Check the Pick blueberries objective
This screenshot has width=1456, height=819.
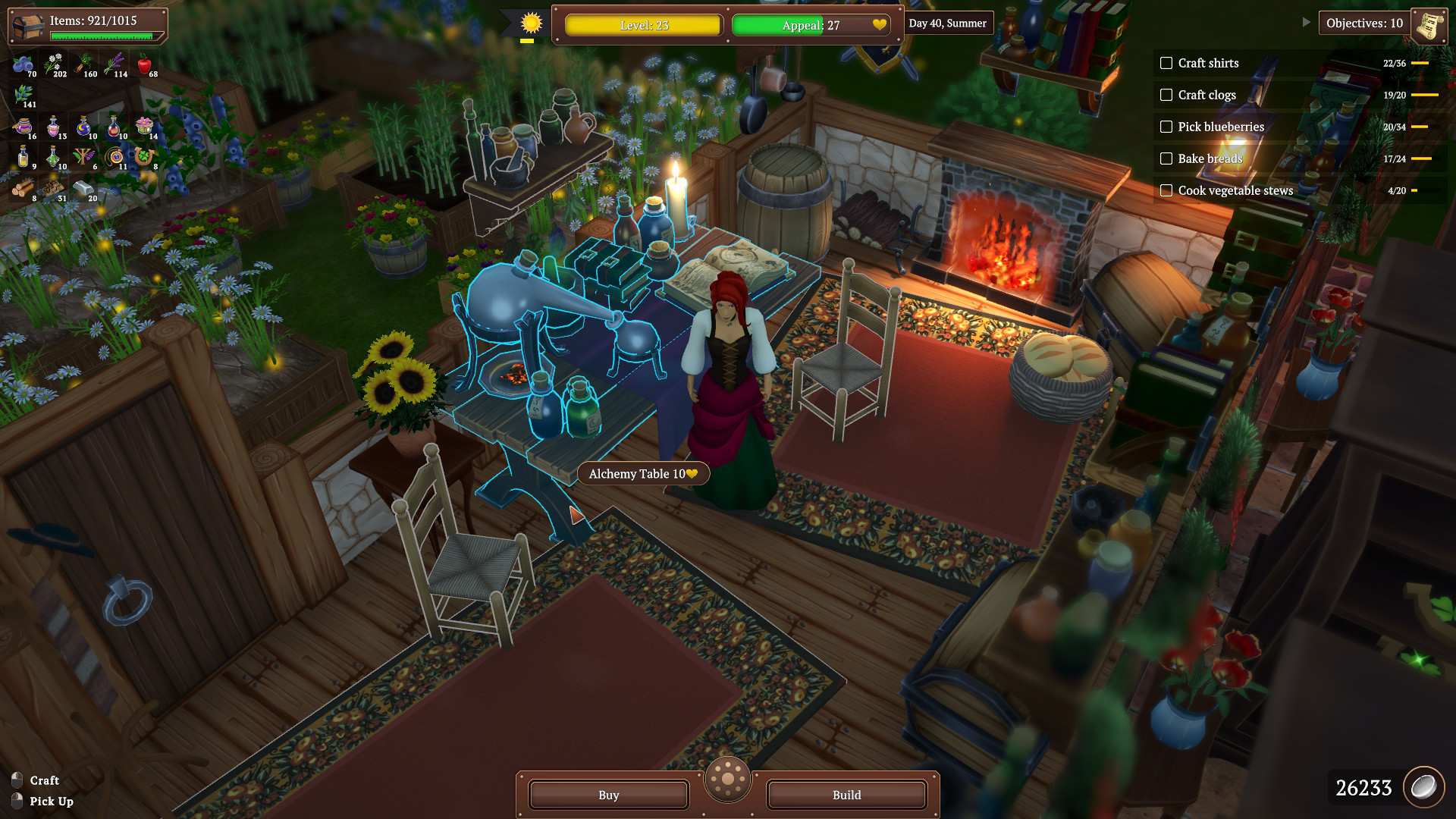click(x=1166, y=127)
